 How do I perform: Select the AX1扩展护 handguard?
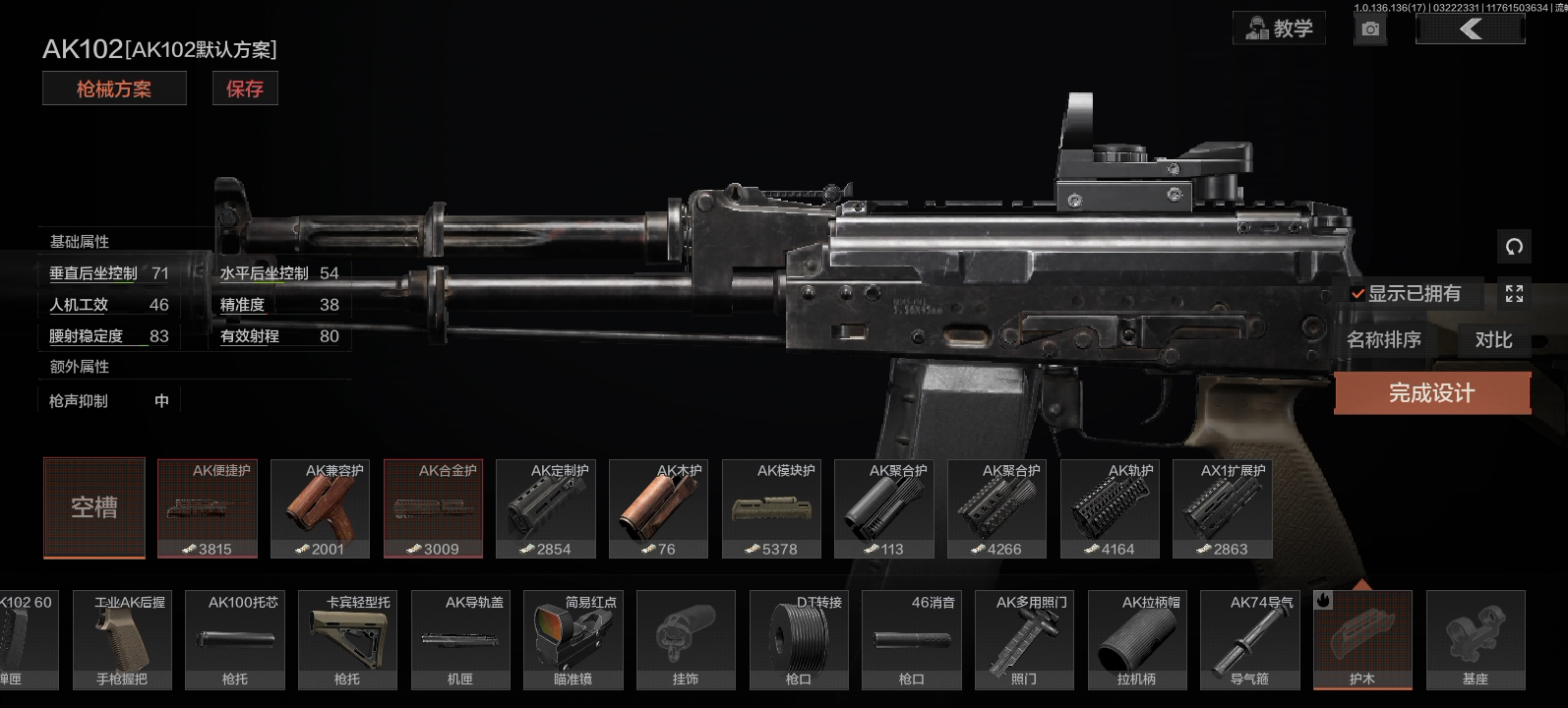1223,508
